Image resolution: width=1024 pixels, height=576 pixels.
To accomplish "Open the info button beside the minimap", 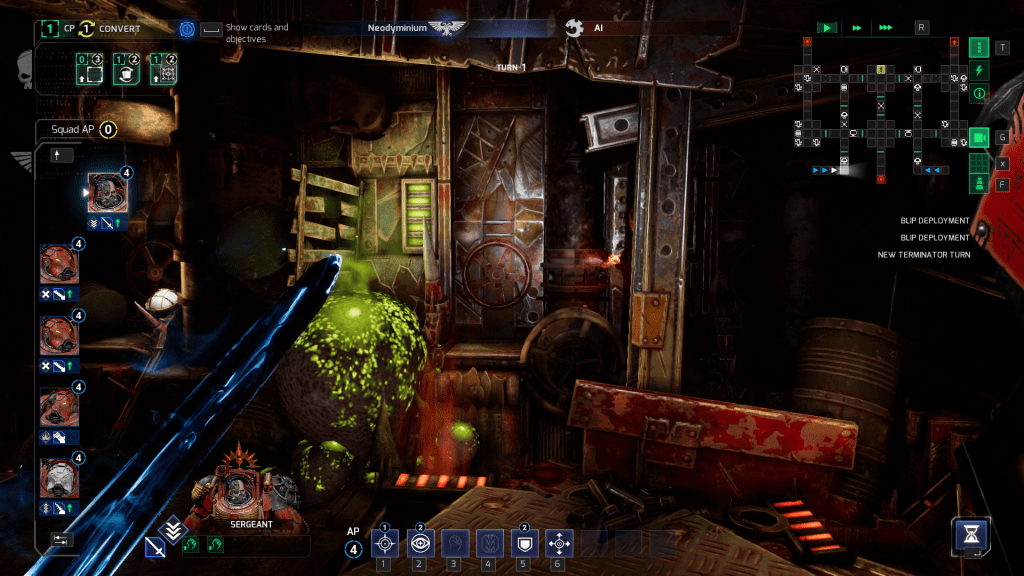I will coord(979,94).
